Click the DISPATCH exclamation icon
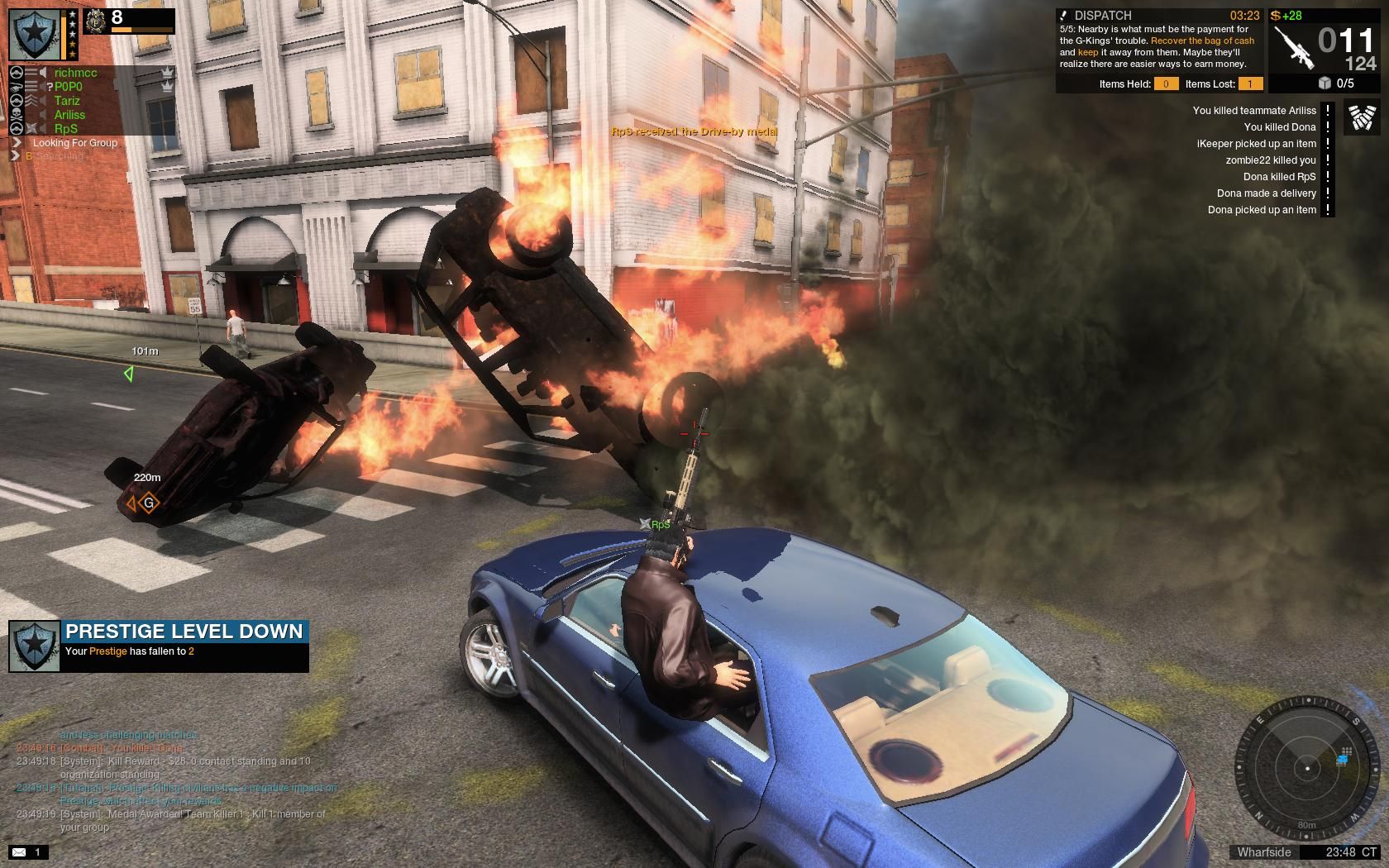The width and height of the screenshot is (1389, 868). pyautogui.click(x=1063, y=15)
